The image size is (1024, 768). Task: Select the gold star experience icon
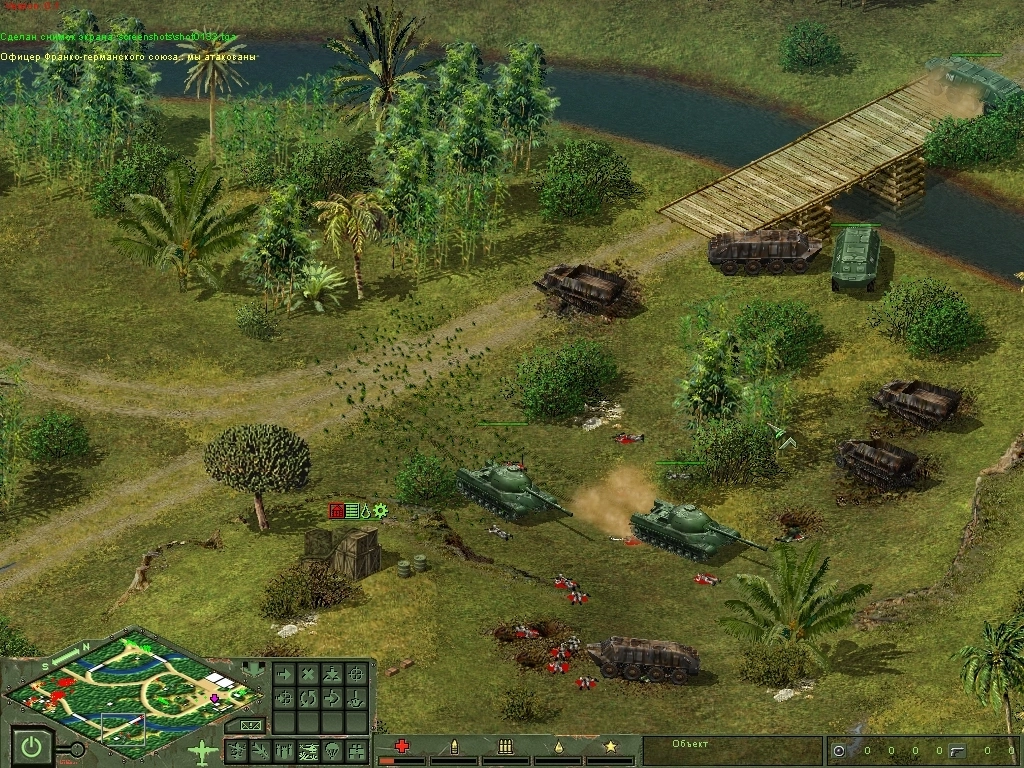[x=609, y=746]
